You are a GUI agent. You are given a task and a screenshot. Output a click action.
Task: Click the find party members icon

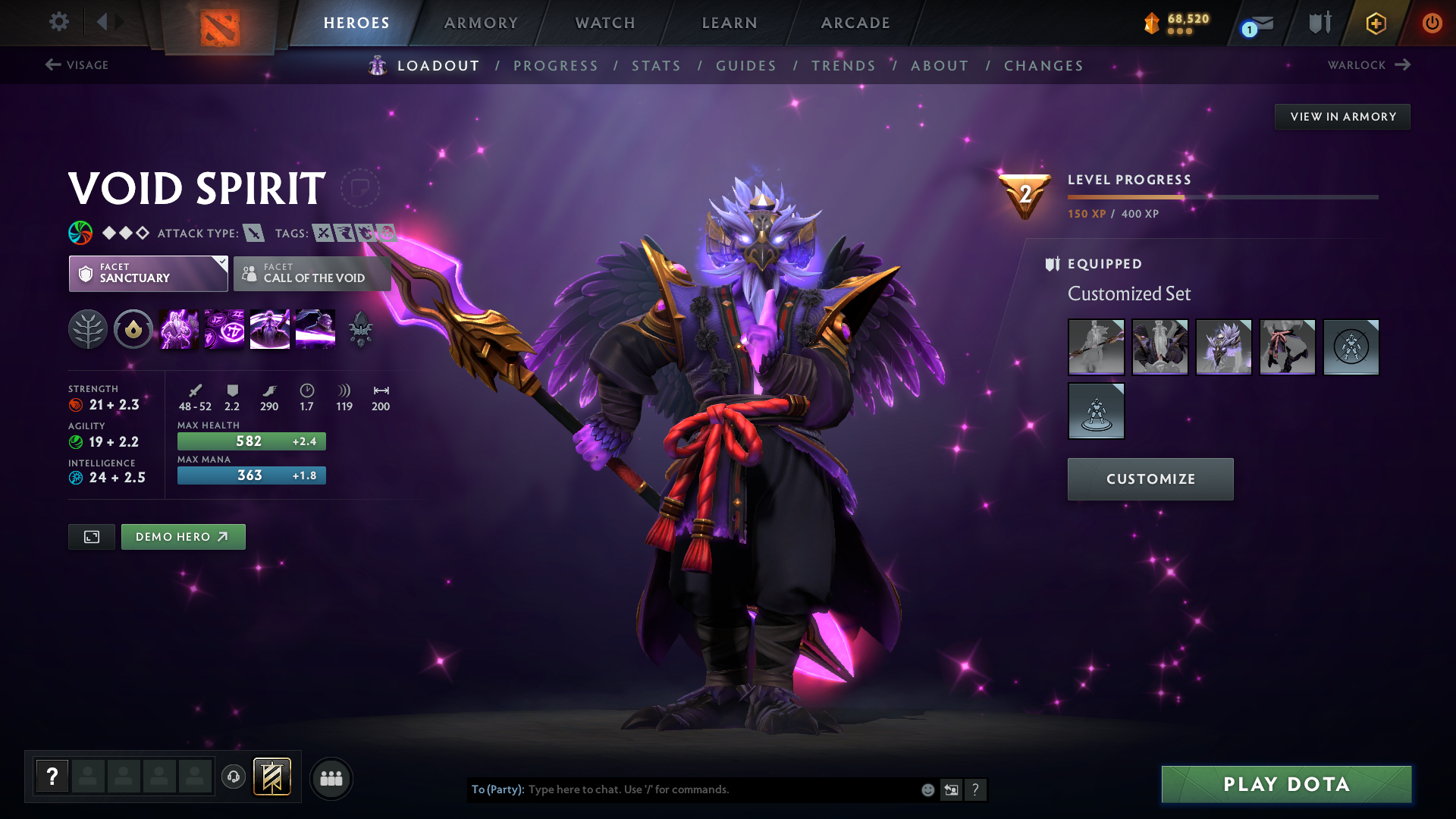[x=331, y=778]
